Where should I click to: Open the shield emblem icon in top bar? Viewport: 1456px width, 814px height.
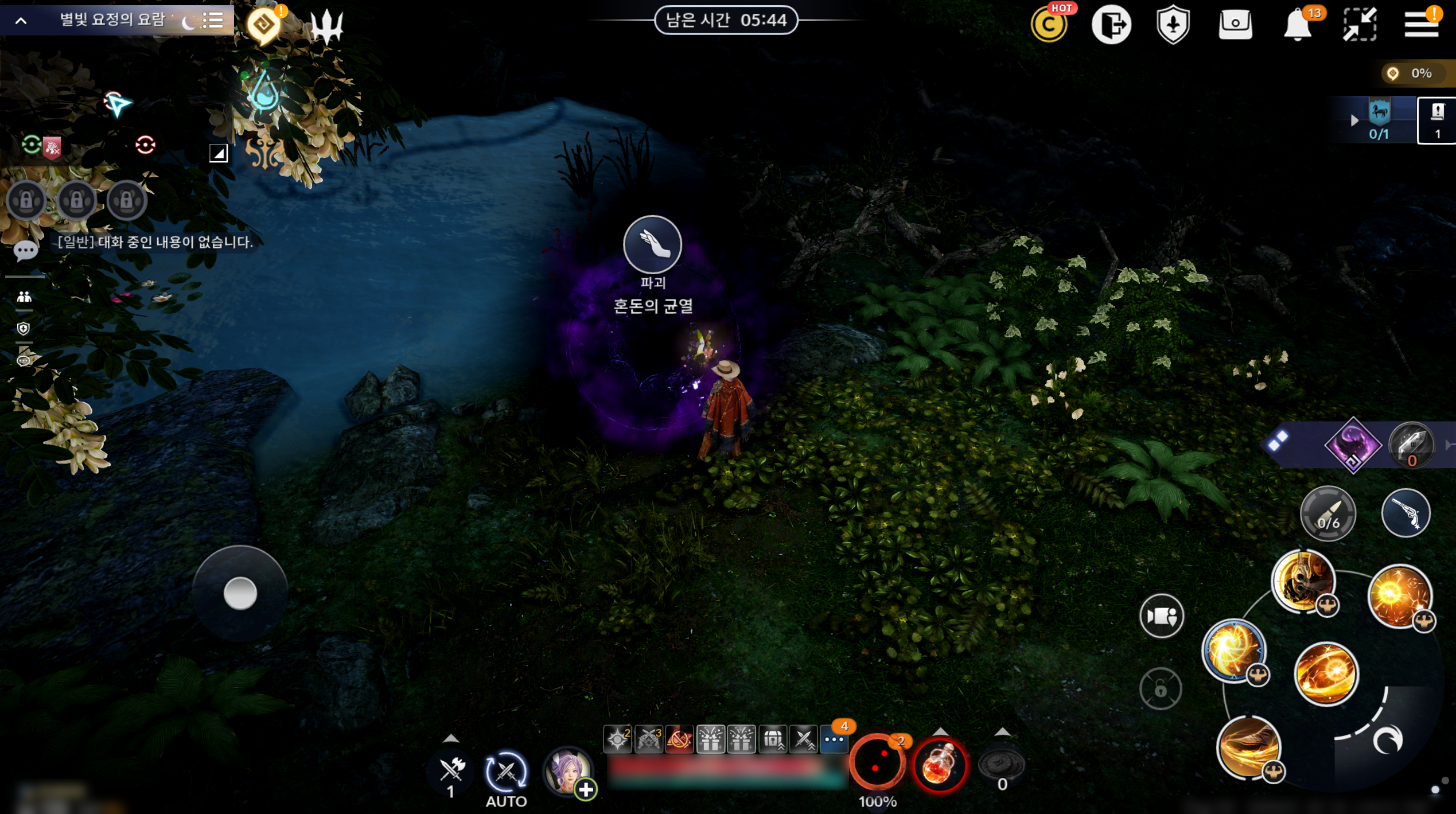click(x=1173, y=25)
